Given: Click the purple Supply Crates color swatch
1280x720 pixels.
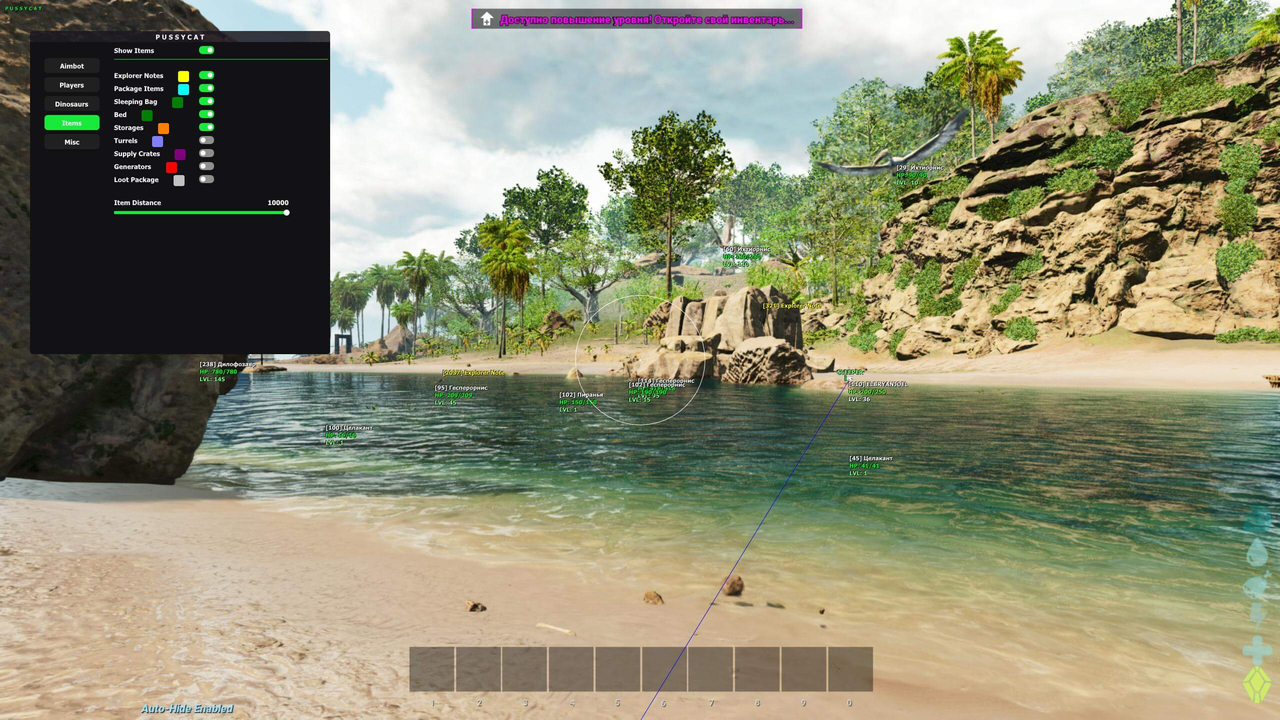Looking at the screenshot, I should [x=180, y=153].
